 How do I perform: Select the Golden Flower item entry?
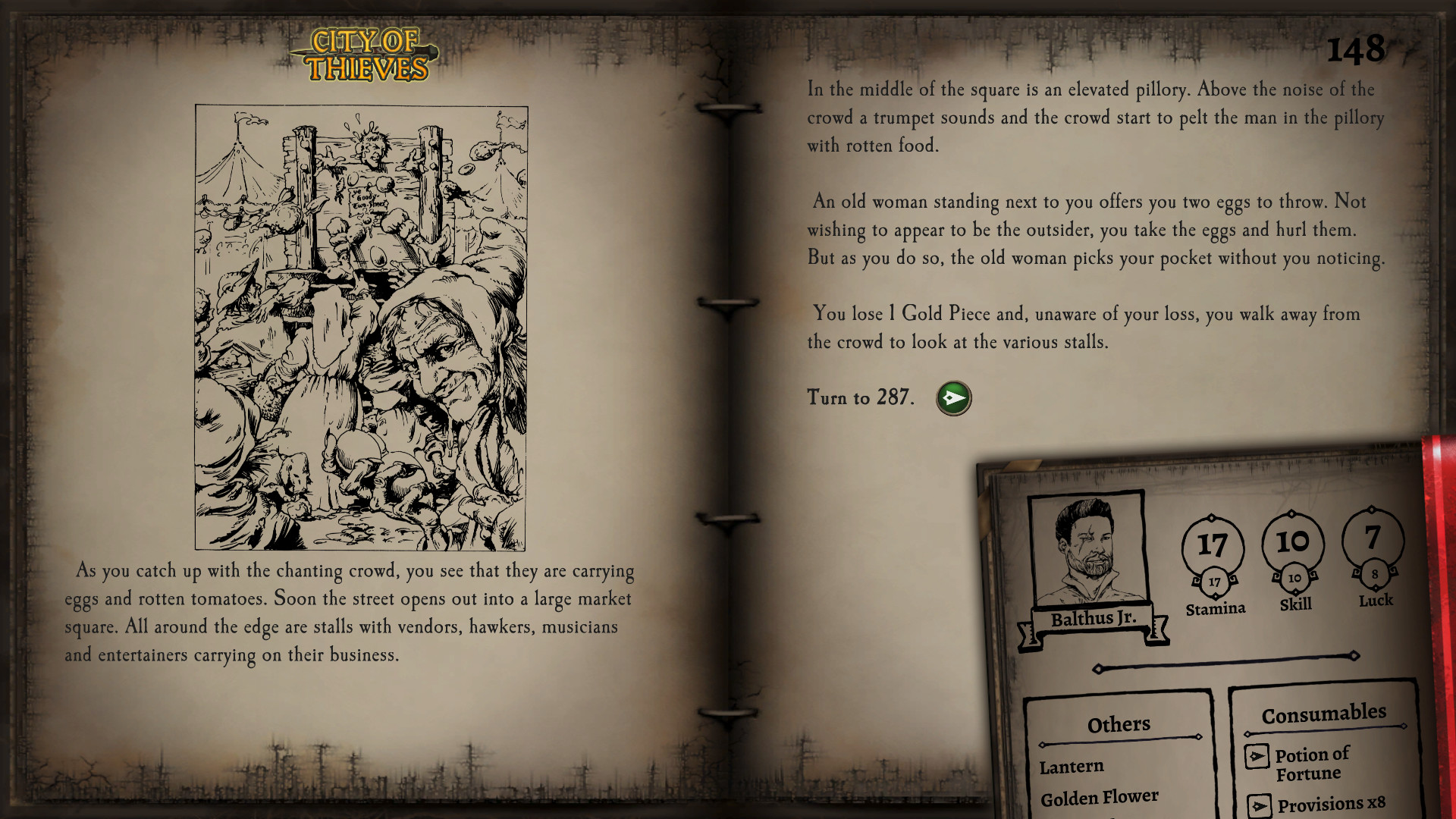(x=1099, y=797)
